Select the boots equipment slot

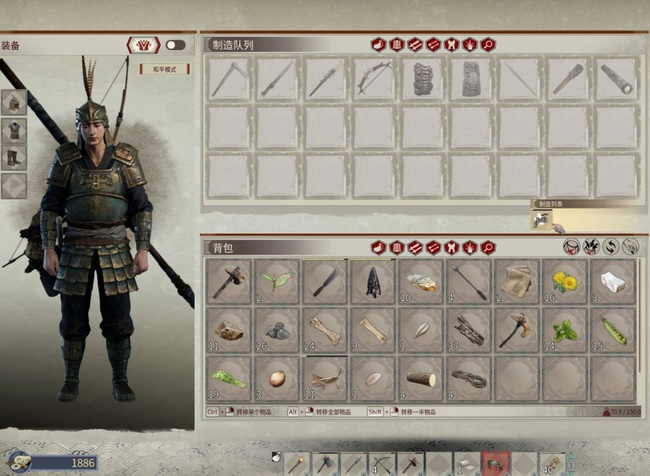[14, 158]
